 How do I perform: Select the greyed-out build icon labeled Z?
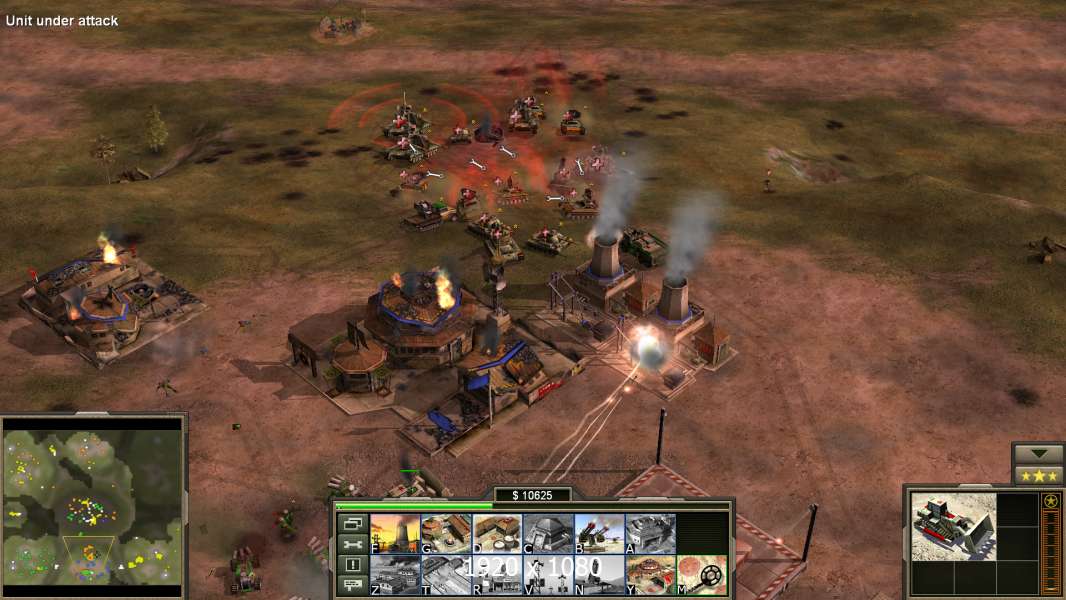click(395, 575)
